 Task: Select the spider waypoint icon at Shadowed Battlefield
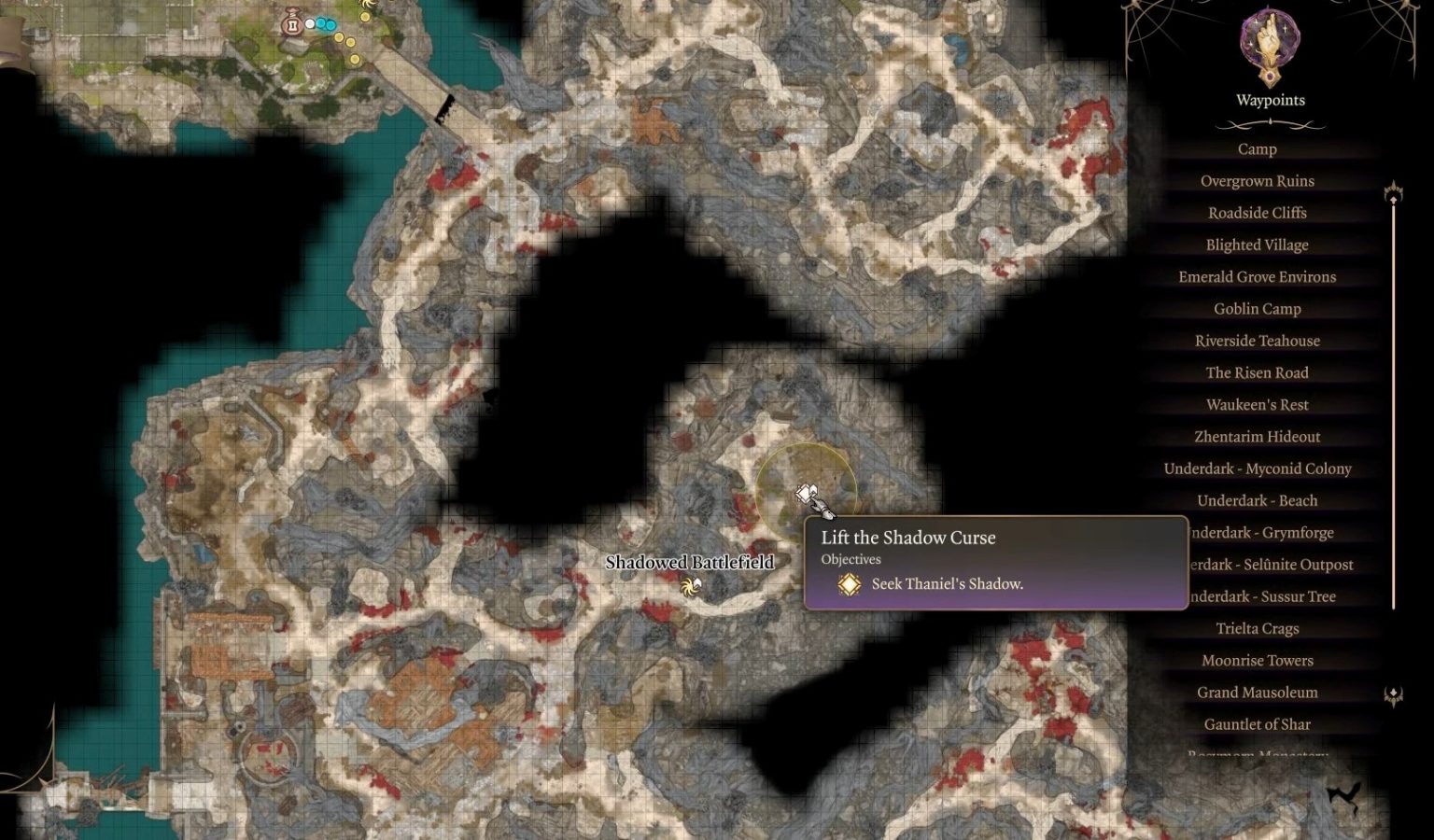pos(691,587)
